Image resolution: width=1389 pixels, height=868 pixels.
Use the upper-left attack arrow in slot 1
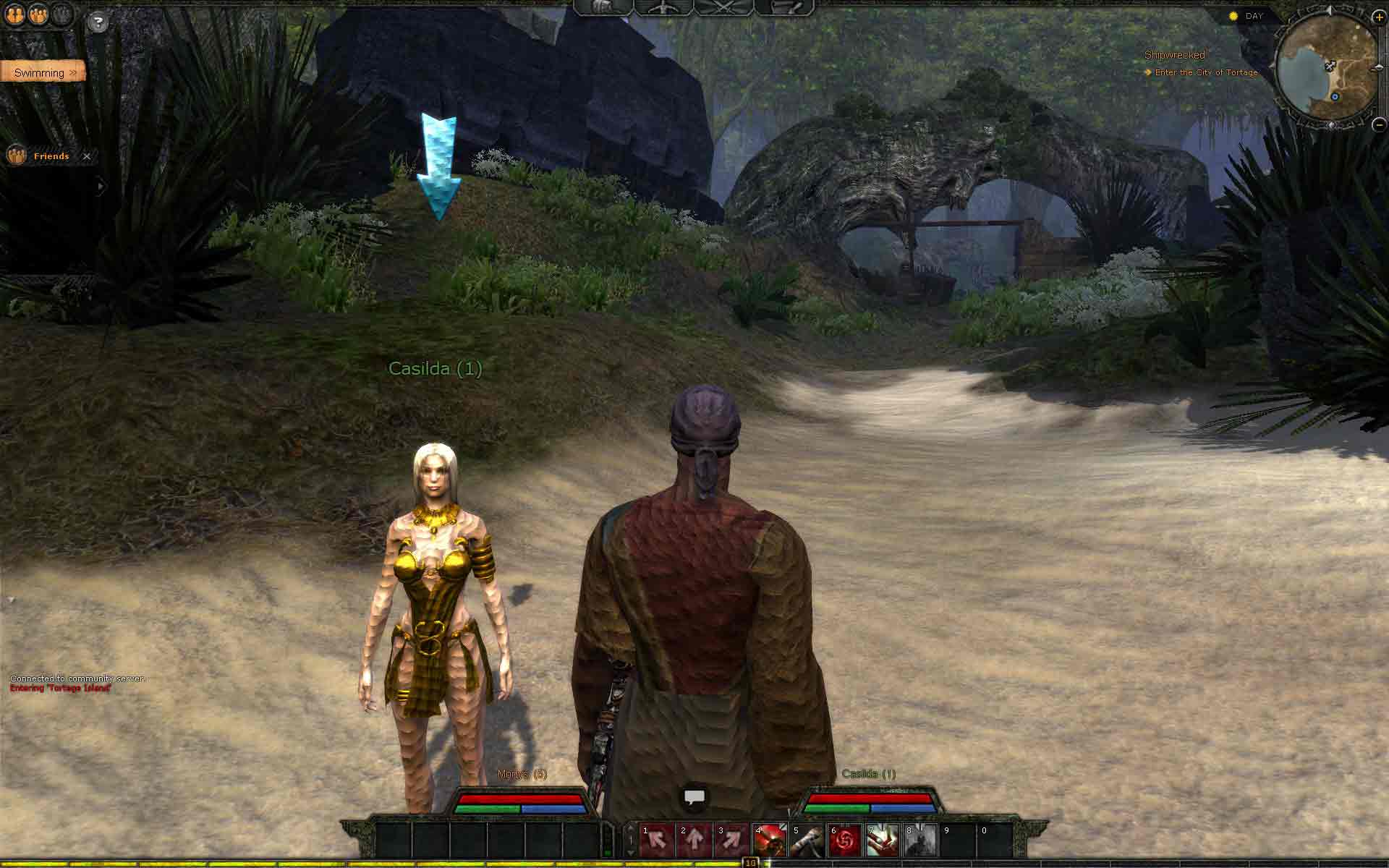[x=657, y=840]
